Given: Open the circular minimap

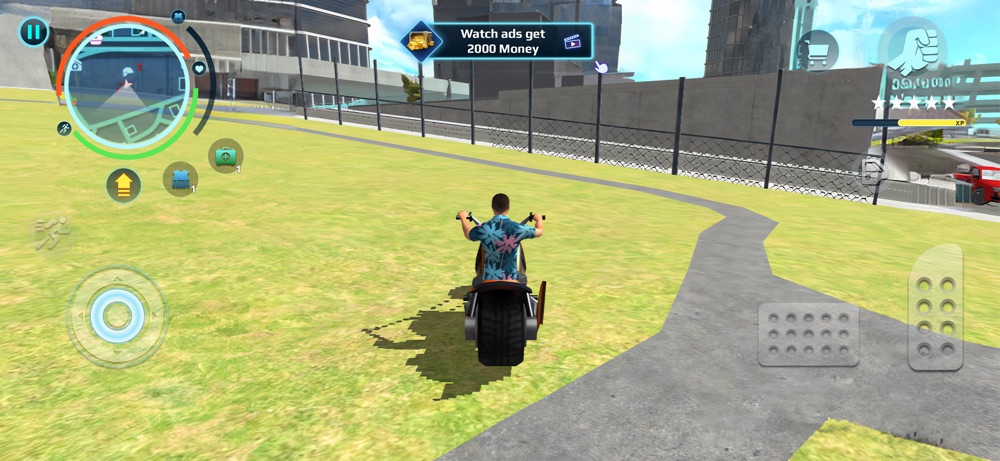Looking at the screenshot, I should pos(126,89).
